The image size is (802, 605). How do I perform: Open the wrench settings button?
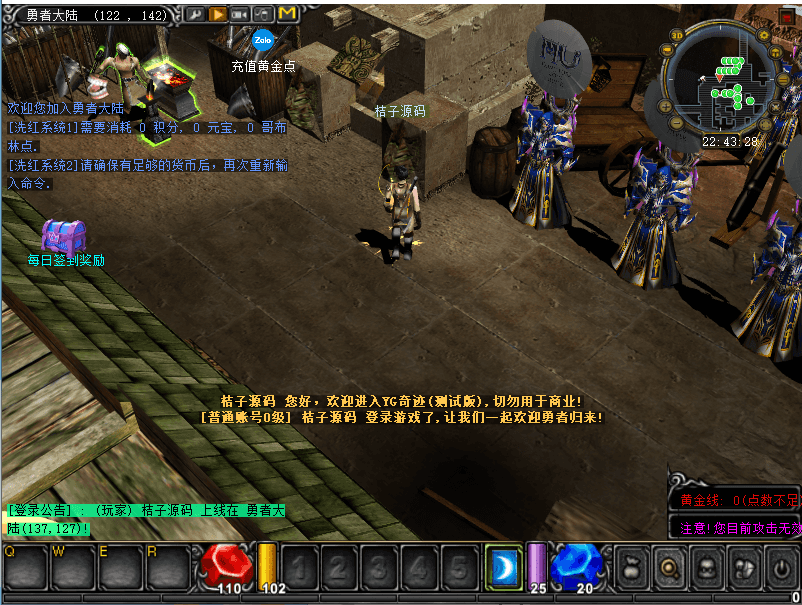[193, 14]
